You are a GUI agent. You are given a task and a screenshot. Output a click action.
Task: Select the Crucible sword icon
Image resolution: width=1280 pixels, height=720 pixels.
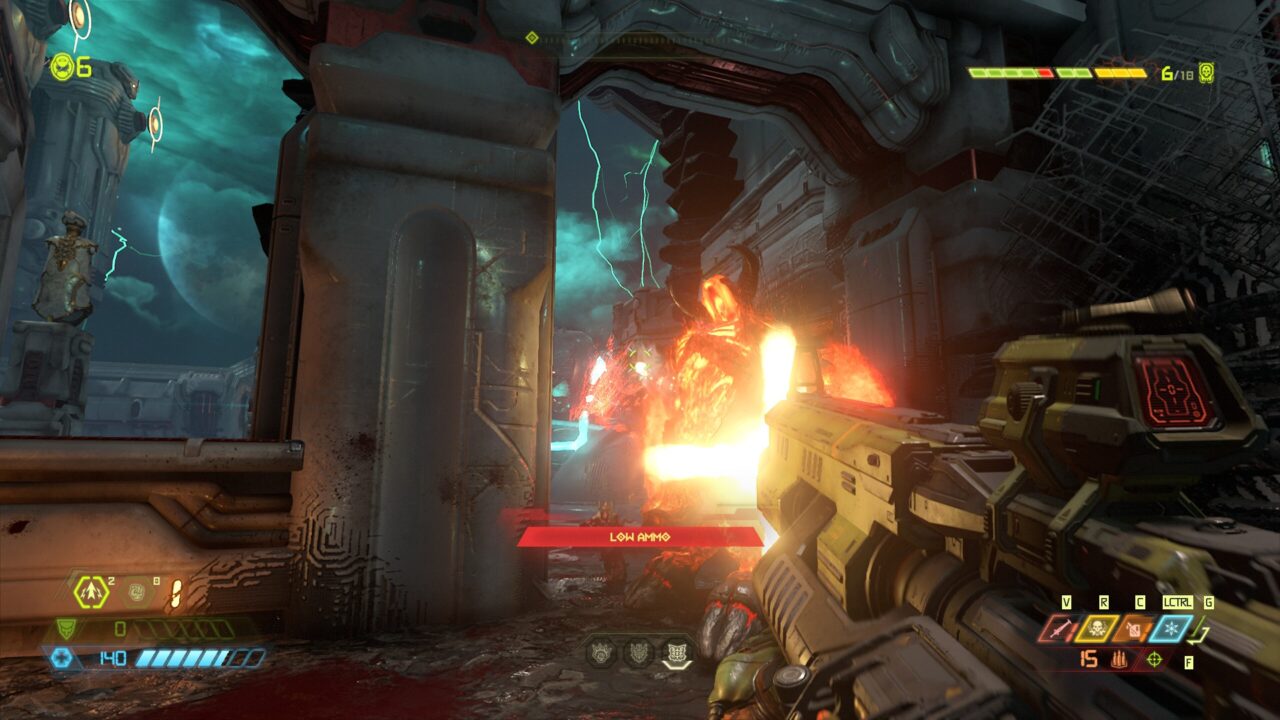pyautogui.click(x=1057, y=629)
